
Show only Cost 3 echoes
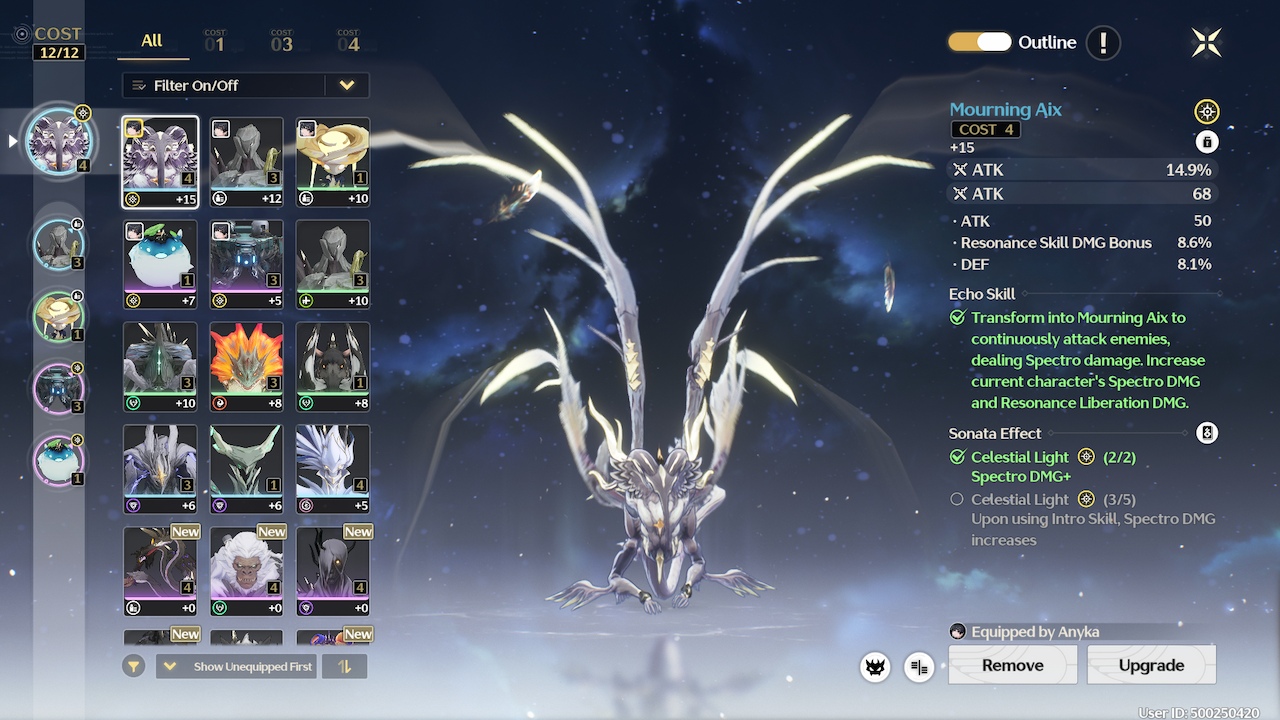282,42
